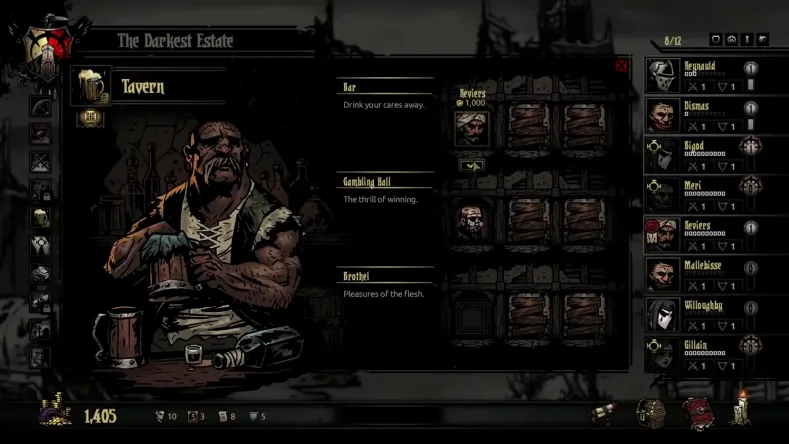Open the scroll icon in the bottom bar
Viewport: 789px width, 444px height.
[601, 413]
